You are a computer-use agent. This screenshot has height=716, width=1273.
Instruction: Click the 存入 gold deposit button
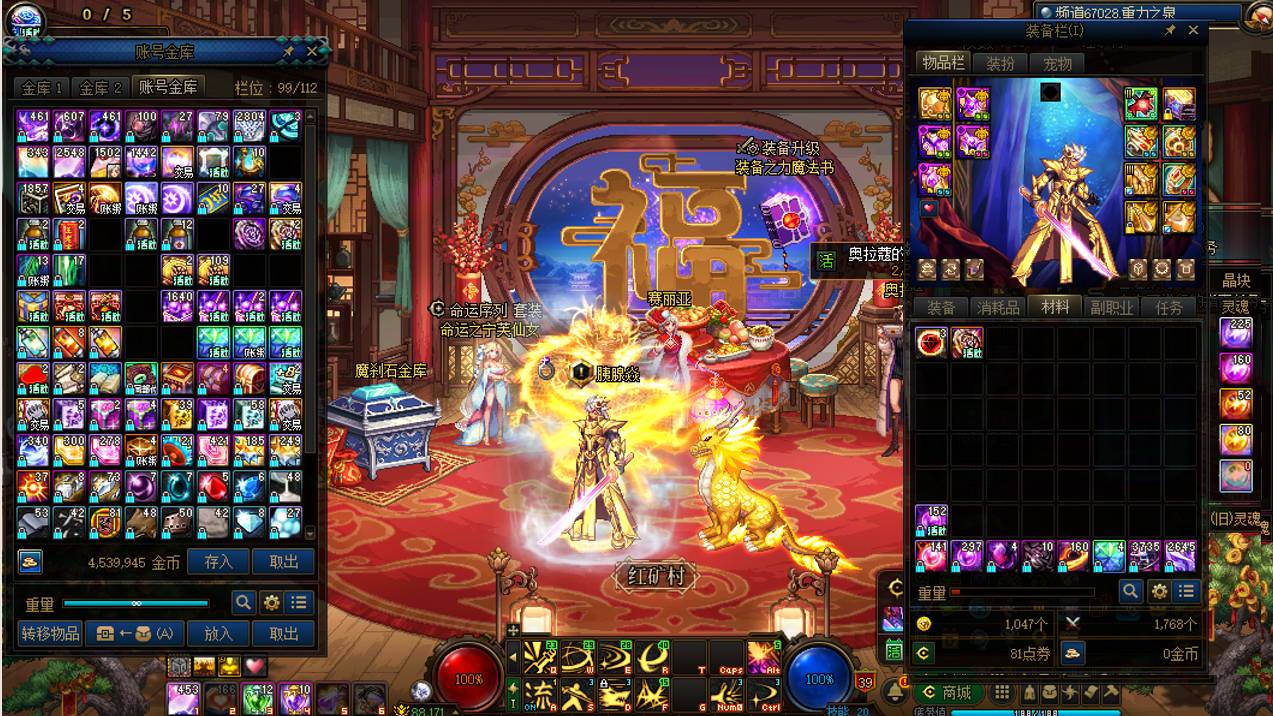[218, 562]
